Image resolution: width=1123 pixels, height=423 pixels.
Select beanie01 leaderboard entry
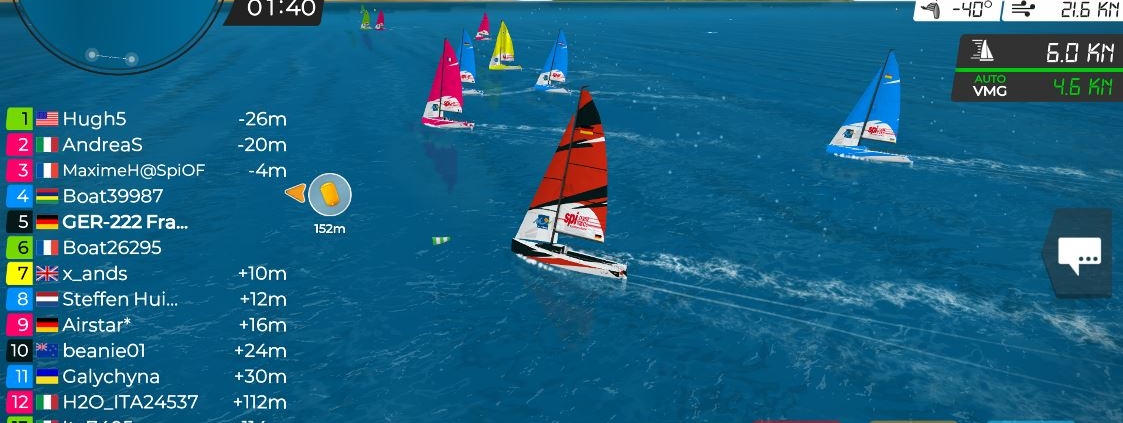(x=146, y=351)
